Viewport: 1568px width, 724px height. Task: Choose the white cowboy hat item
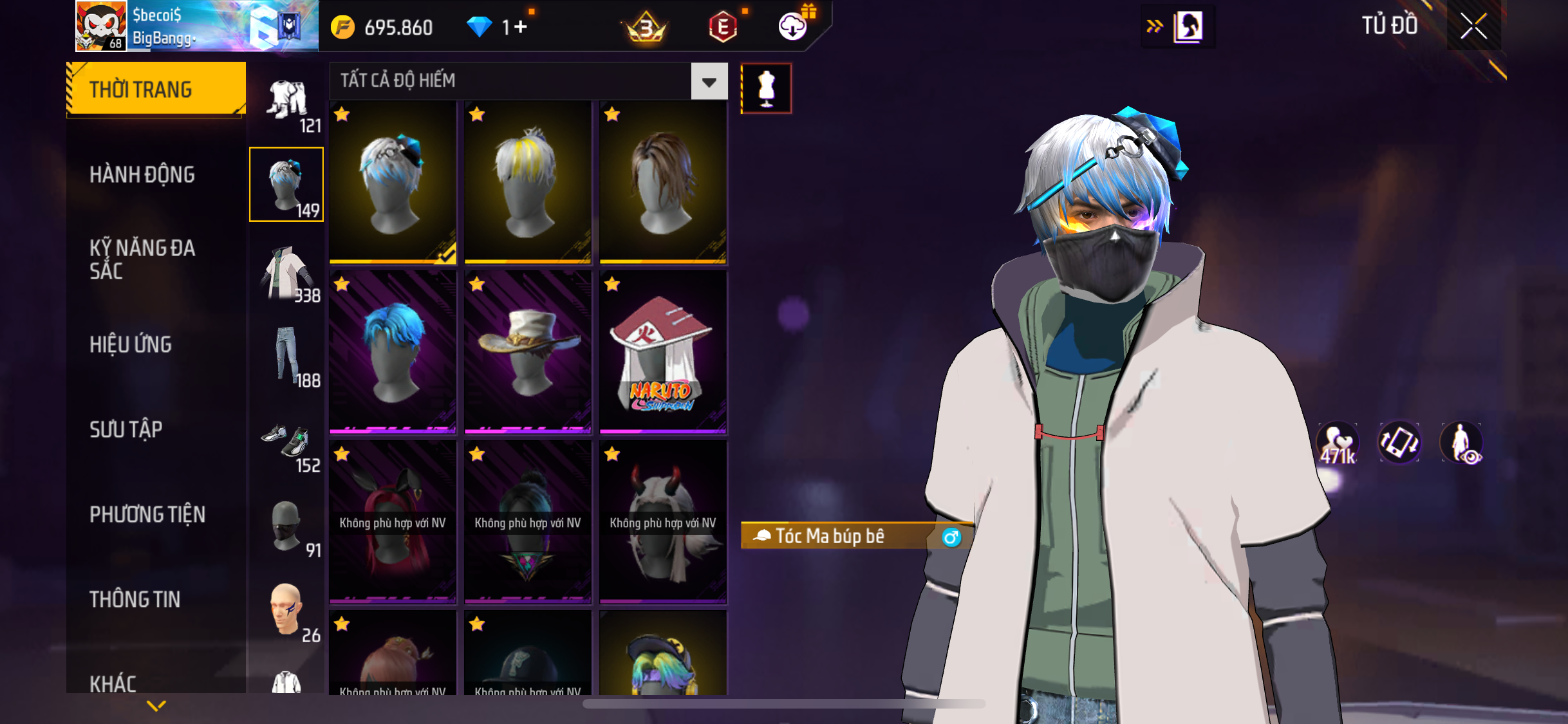coord(528,352)
